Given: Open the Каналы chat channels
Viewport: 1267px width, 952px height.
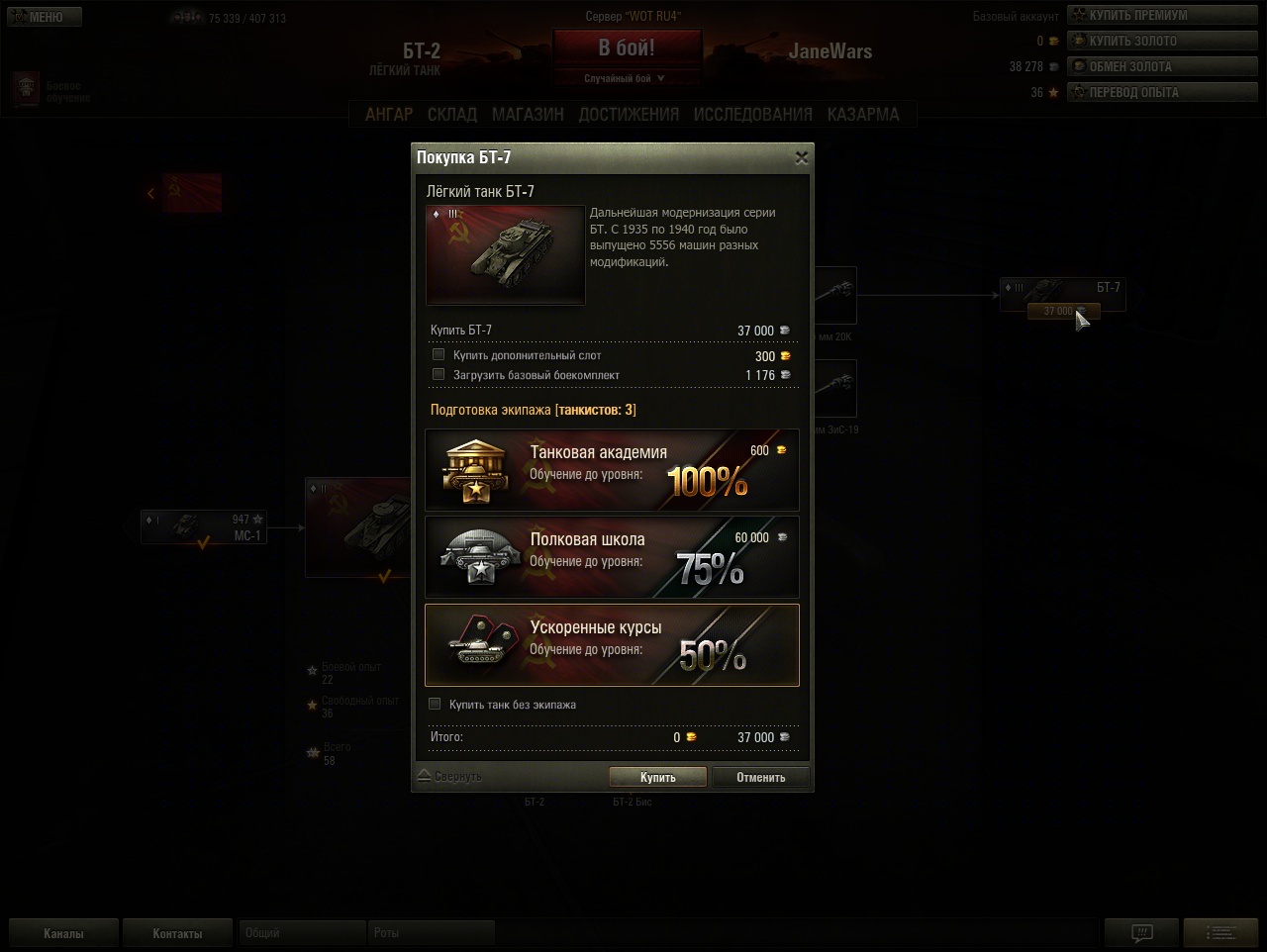Looking at the screenshot, I should [x=63, y=933].
